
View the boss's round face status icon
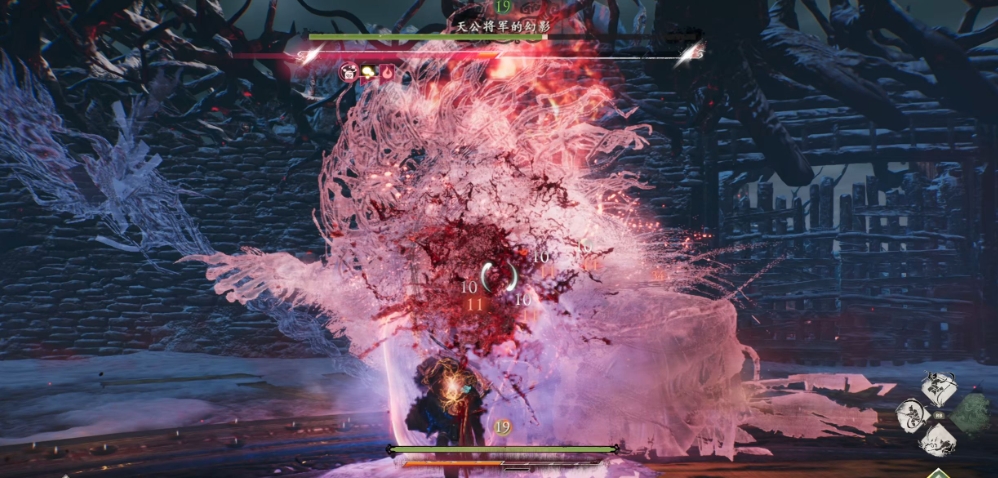coord(349,72)
